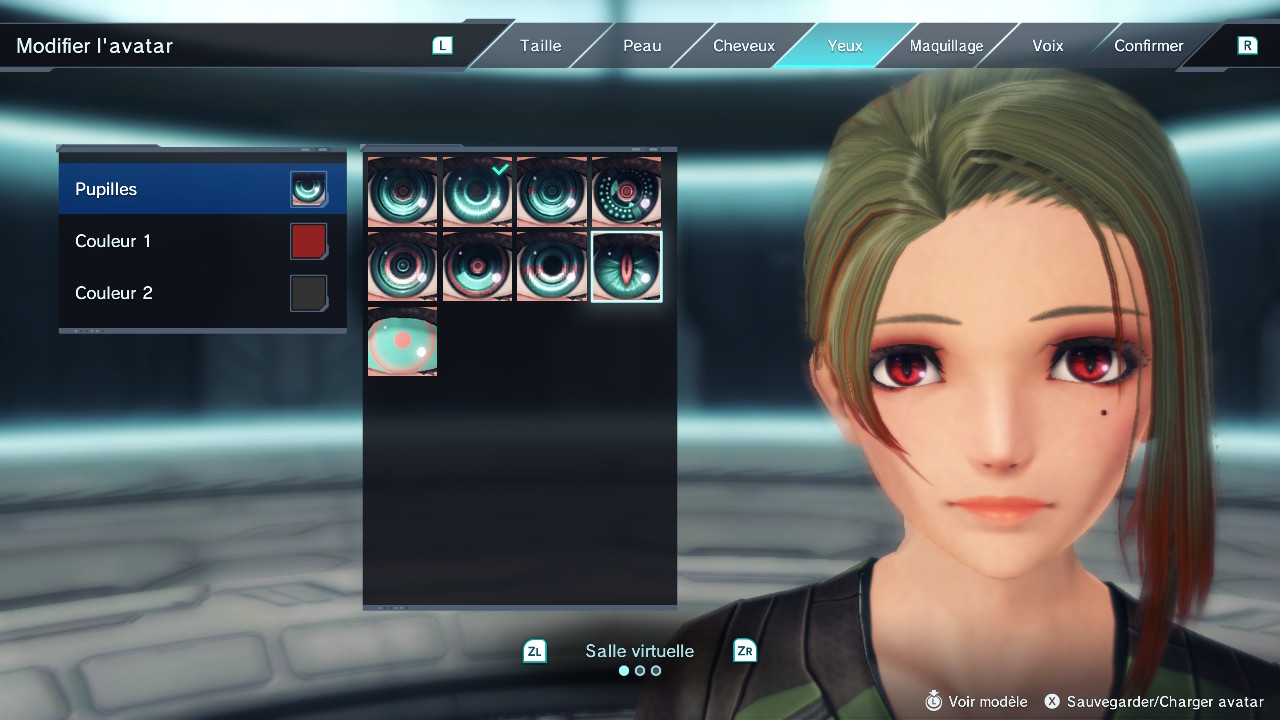Select the checked spiral pupil design
Viewport: 1280px width, 720px height.
click(477, 190)
